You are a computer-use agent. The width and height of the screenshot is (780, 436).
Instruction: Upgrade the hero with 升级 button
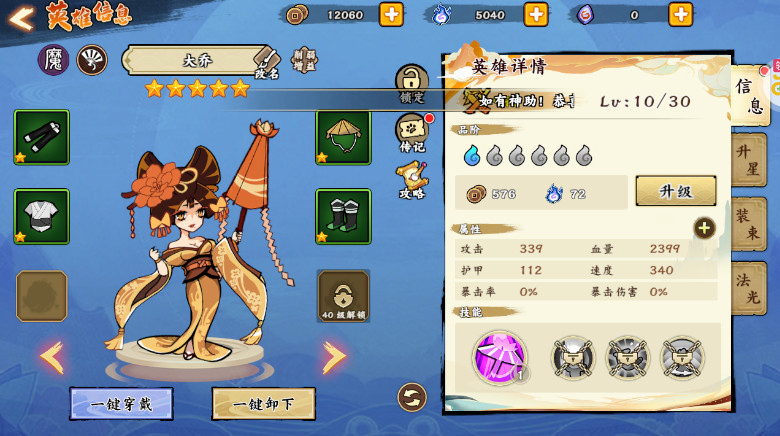click(675, 191)
